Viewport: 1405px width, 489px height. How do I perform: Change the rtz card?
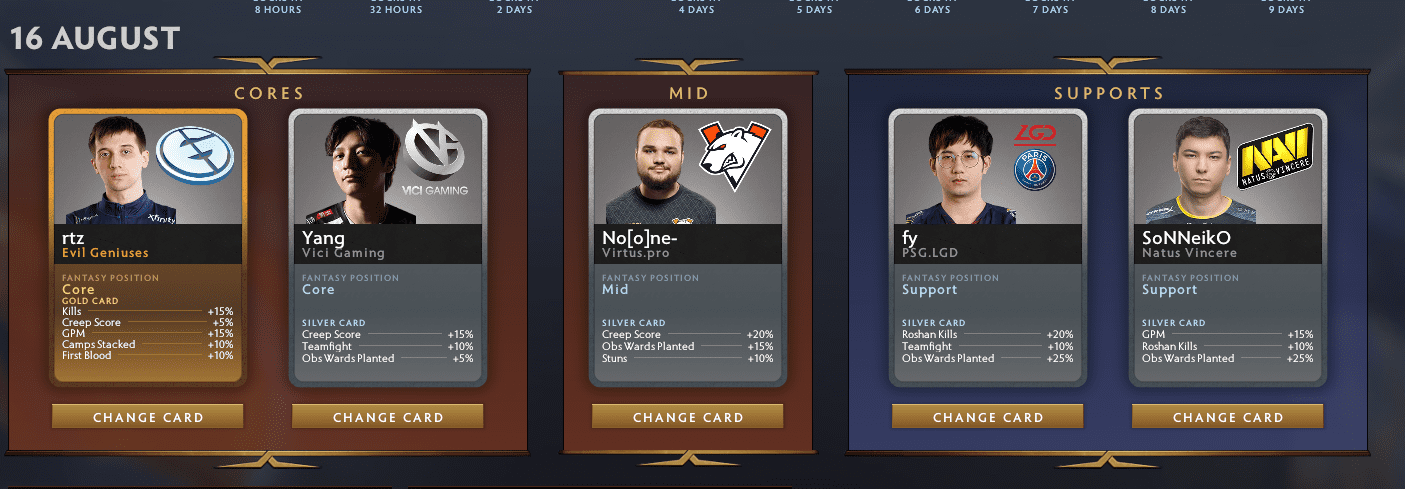point(148,417)
